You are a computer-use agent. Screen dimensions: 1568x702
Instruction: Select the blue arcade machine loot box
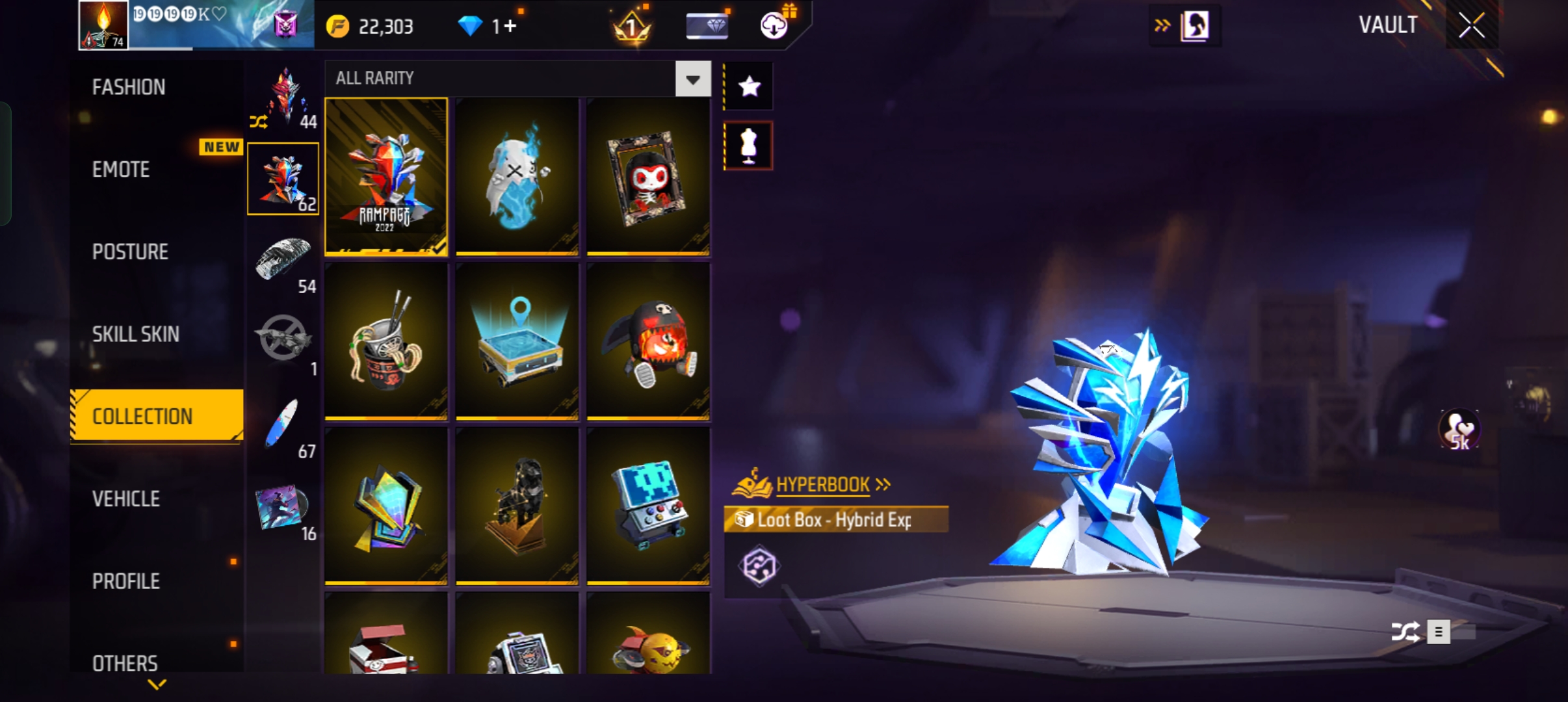(647, 506)
